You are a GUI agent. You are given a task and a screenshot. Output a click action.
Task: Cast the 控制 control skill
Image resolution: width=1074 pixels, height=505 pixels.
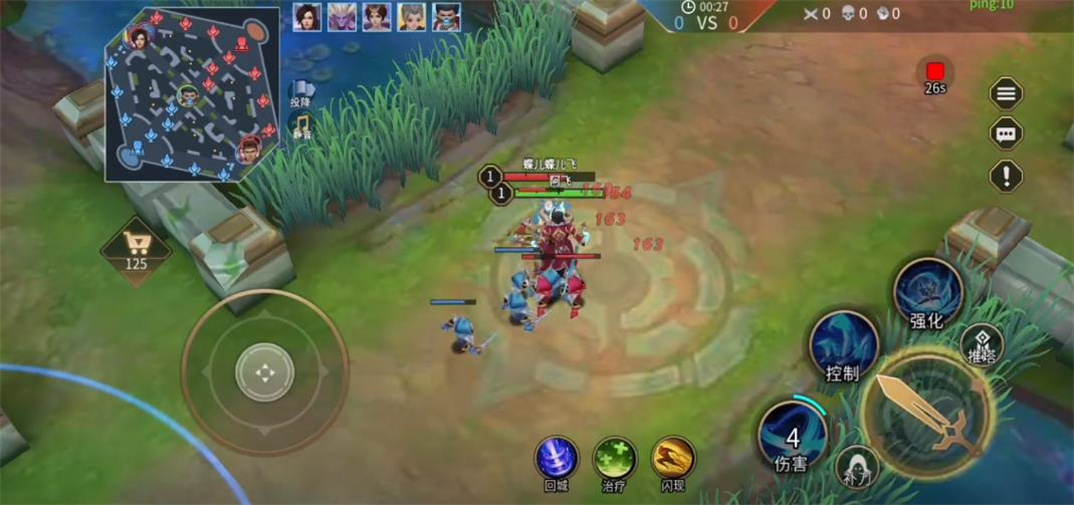(843, 345)
